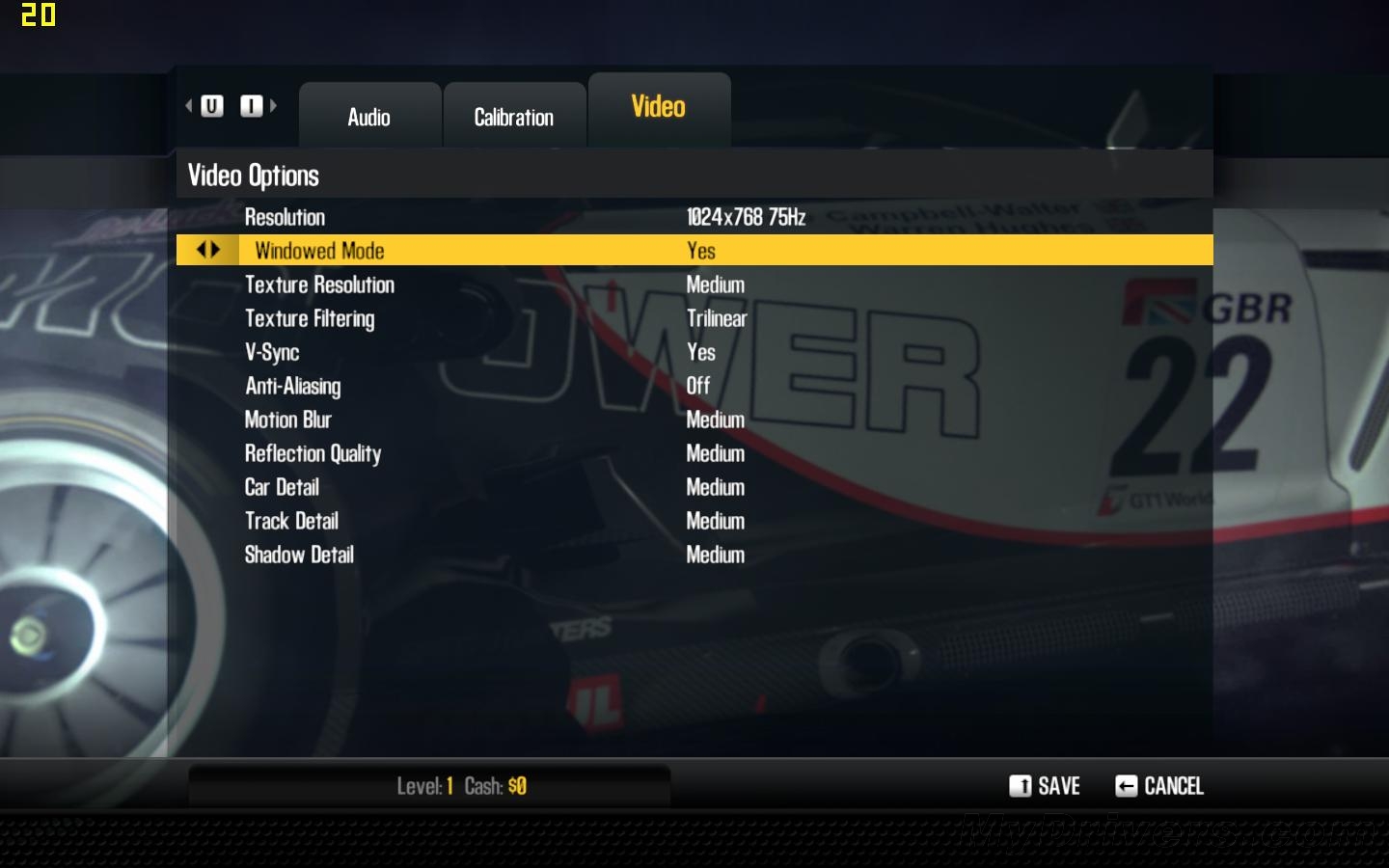Viewport: 1389px width, 868px height.
Task: Select the Shadow Detail row
Action: pos(299,555)
